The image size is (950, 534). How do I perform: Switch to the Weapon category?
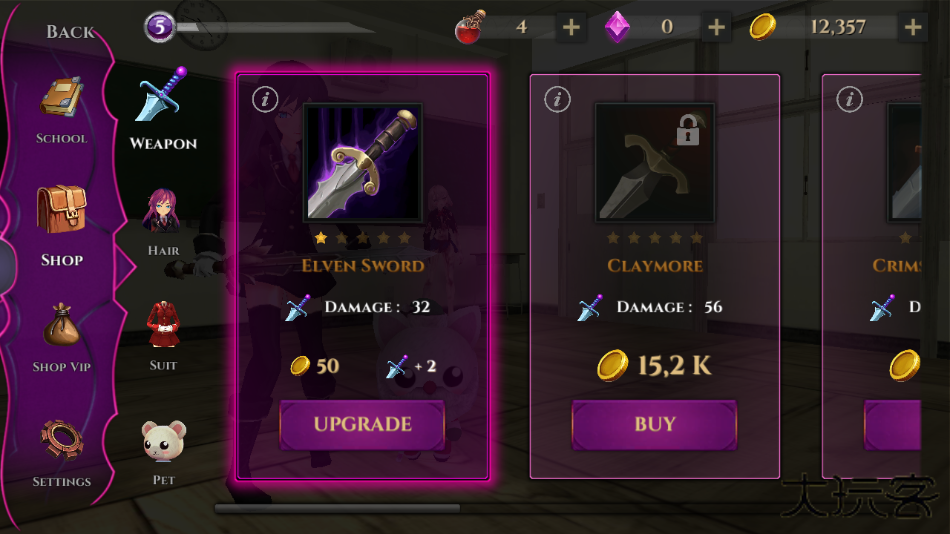(163, 110)
